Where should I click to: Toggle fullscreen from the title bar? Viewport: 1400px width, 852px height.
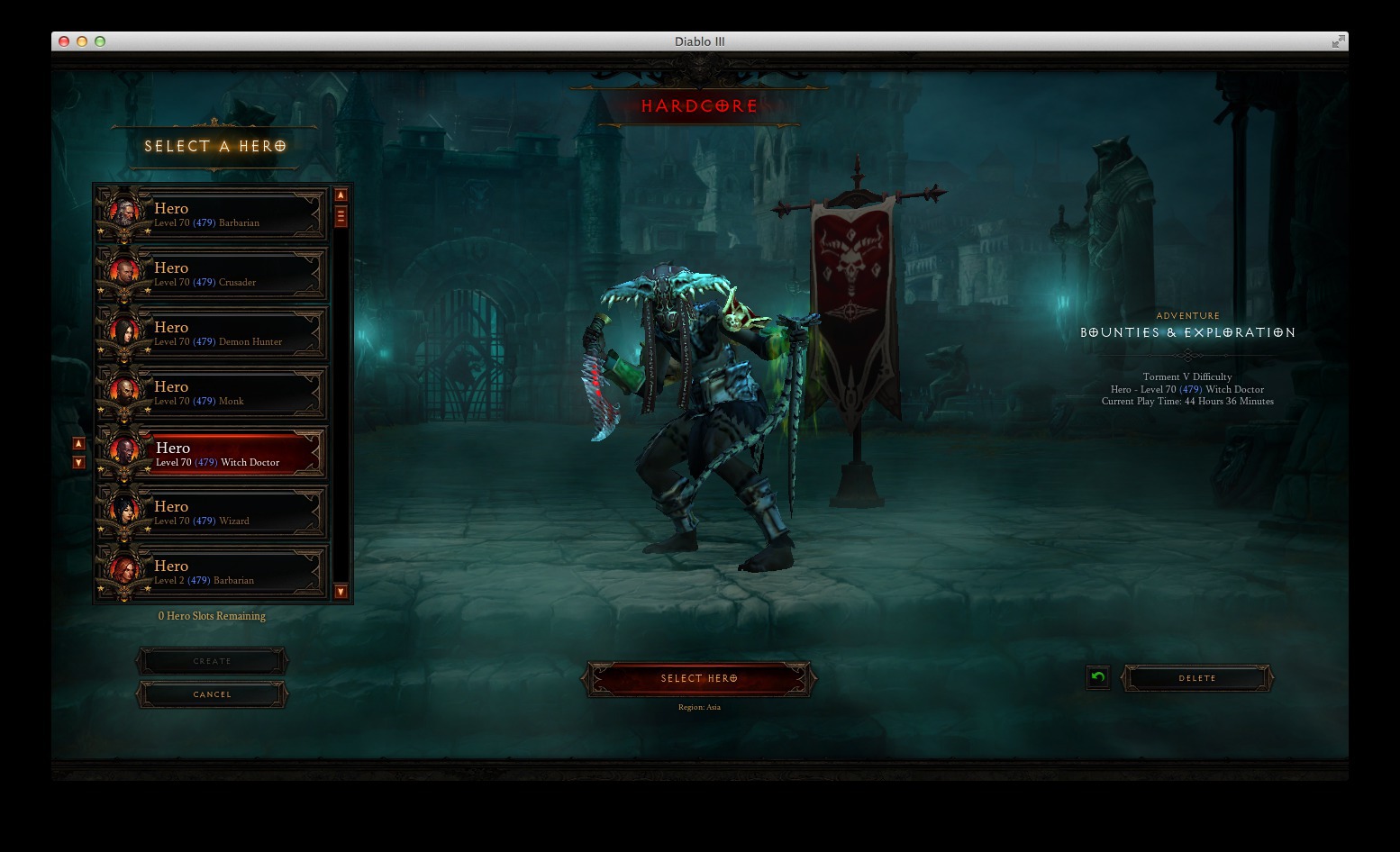[1338, 41]
